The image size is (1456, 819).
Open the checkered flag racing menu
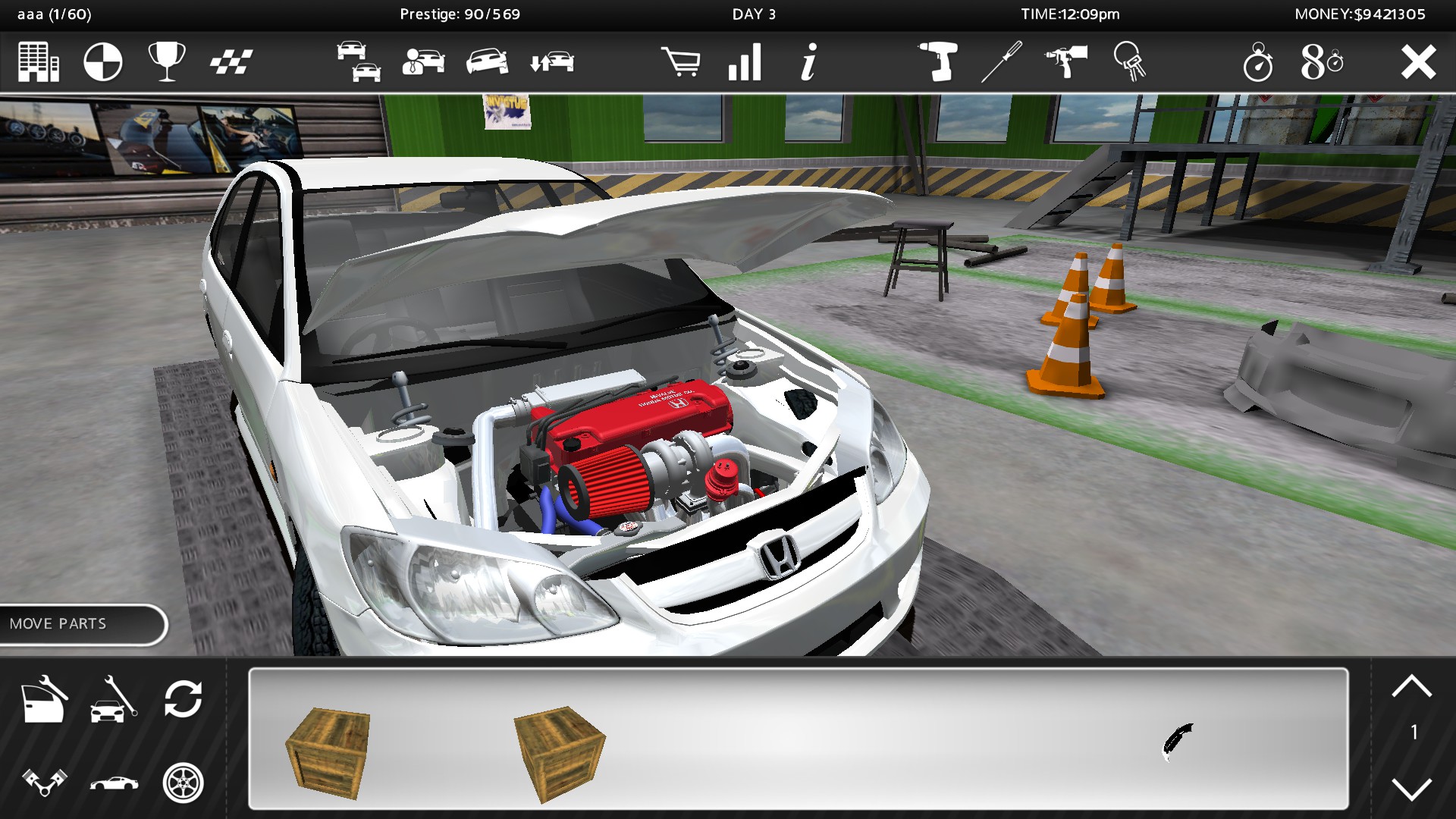coord(233,63)
